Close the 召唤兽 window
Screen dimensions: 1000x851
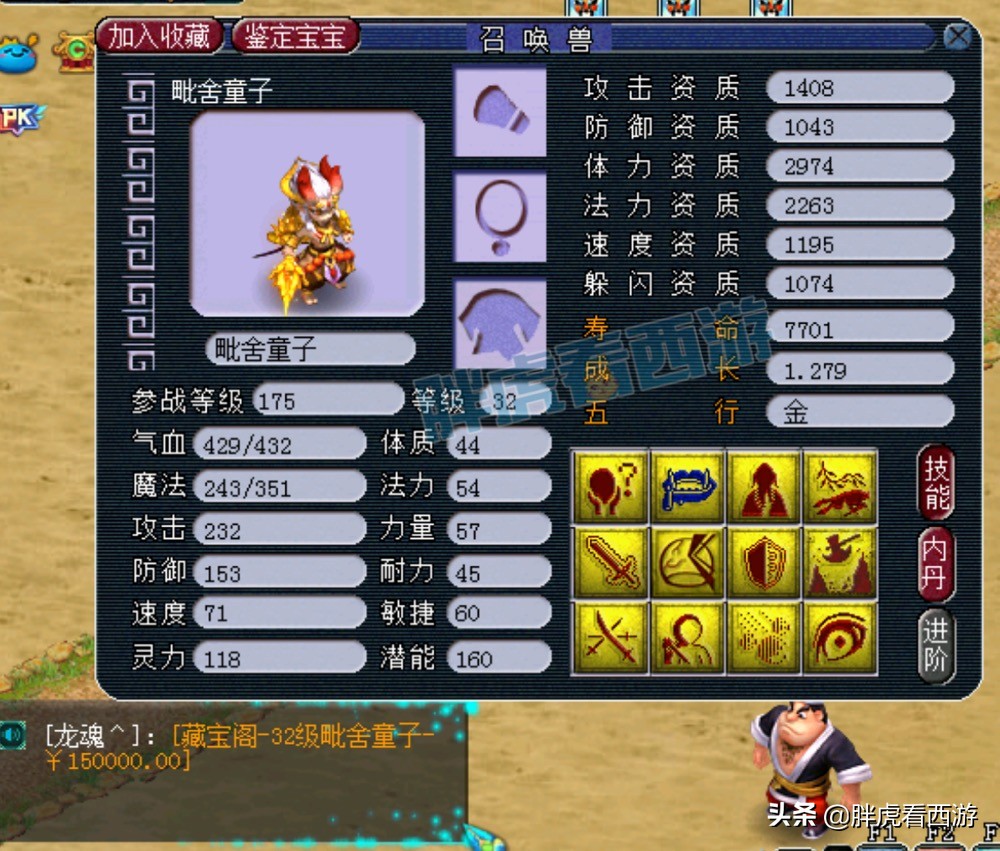957,38
